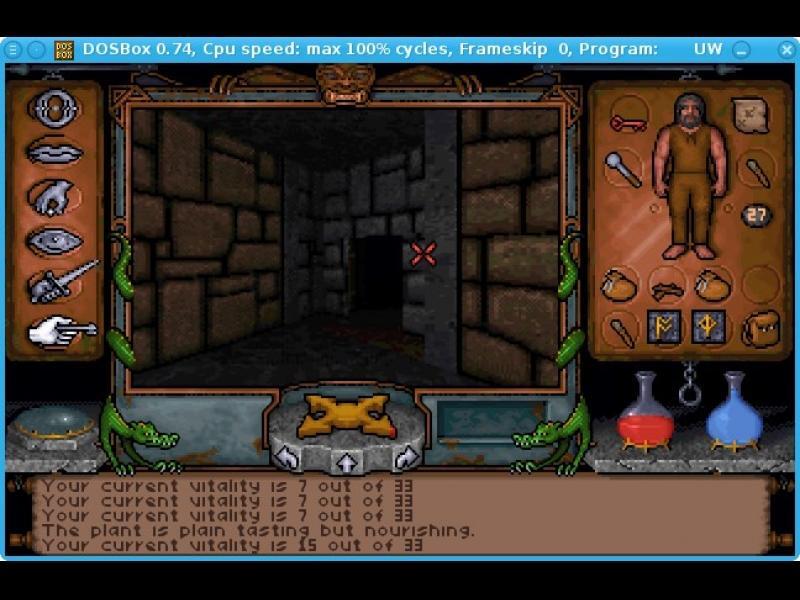
Task: Click the blue mana flask
Action: [735, 412]
